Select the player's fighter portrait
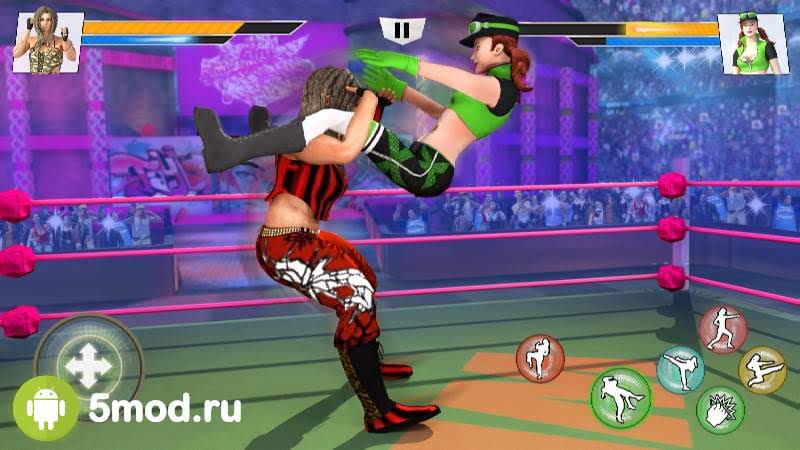 click(x=46, y=40)
